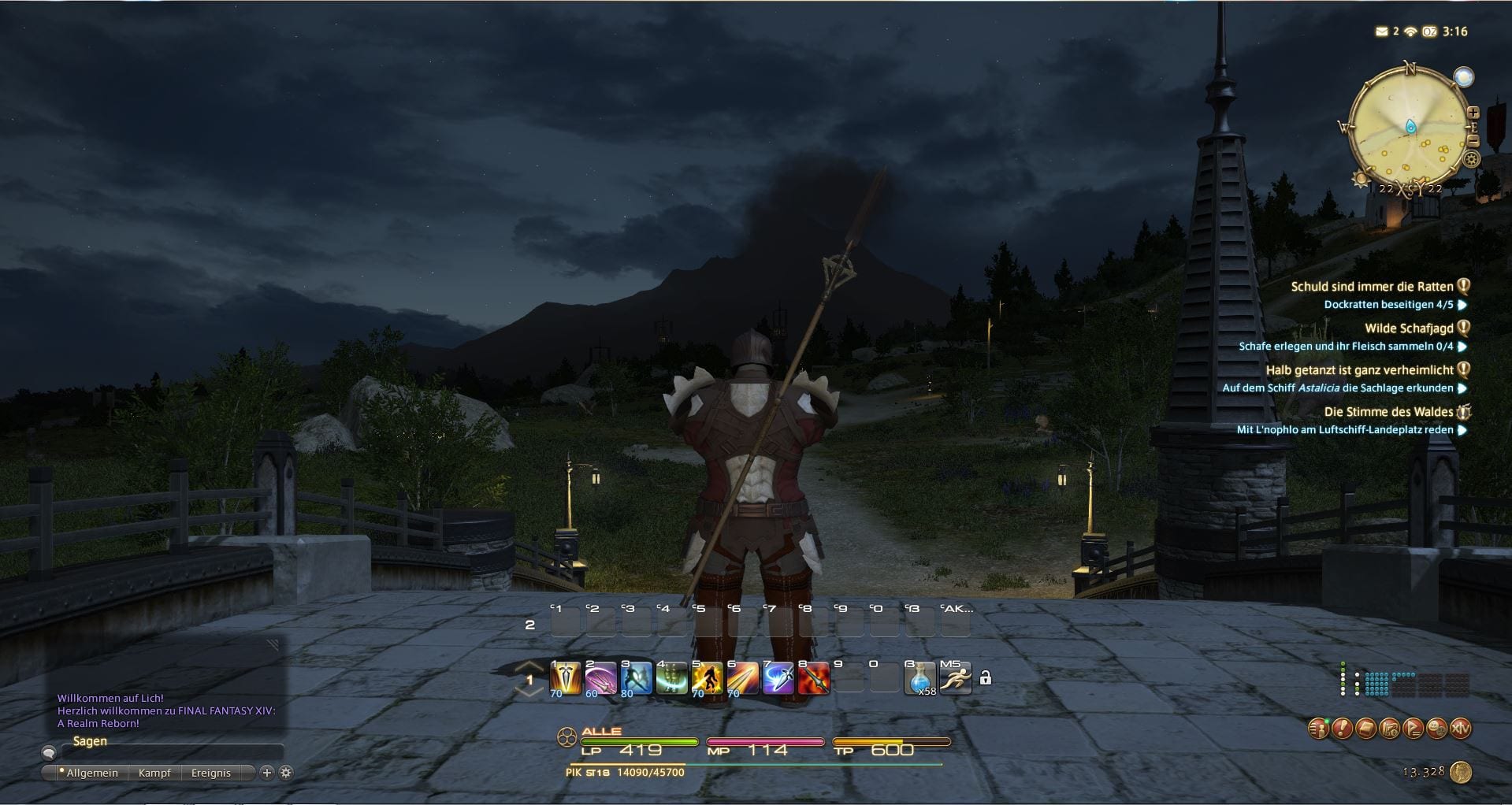Select quest 'Wilde Schafjagd'
1512x805 pixels.
1409,328
